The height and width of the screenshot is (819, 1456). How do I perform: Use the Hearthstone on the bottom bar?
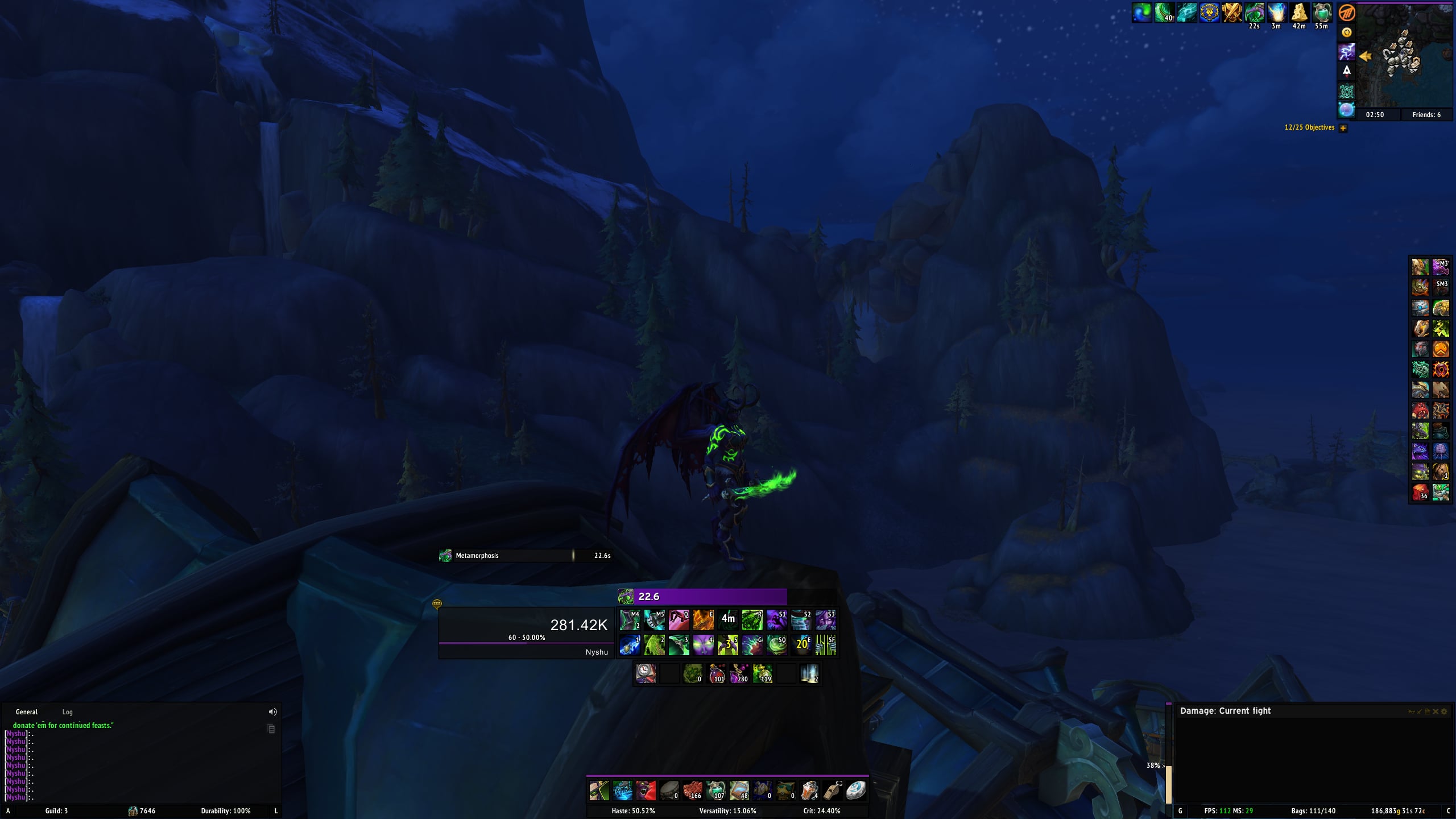(855, 790)
